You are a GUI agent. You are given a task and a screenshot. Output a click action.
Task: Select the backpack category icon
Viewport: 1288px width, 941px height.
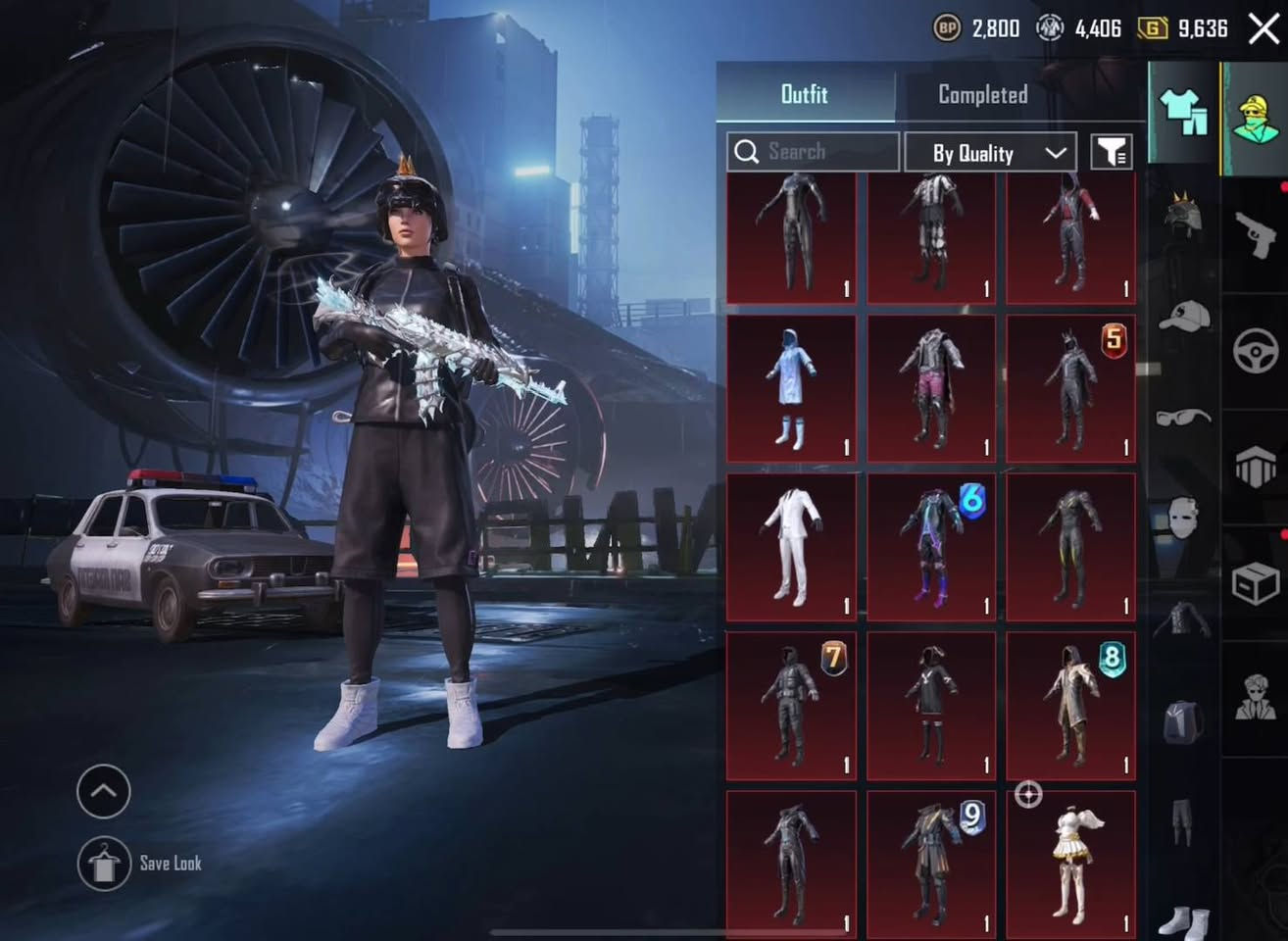click(x=1184, y=722)
